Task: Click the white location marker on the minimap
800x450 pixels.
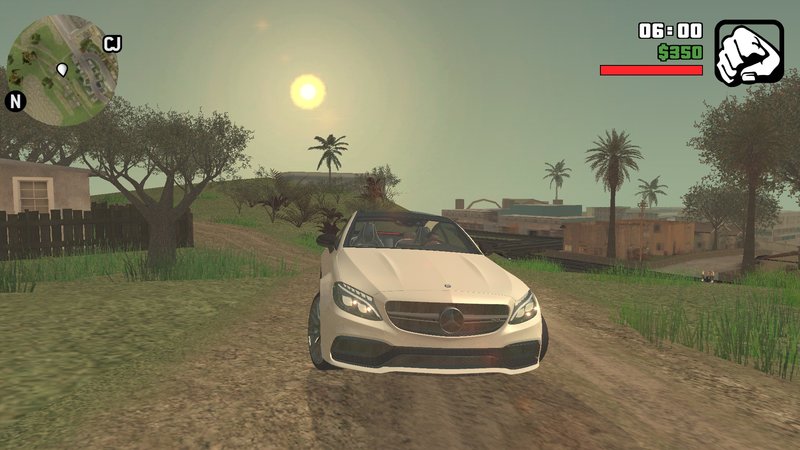Action: [x=62, y=69]
